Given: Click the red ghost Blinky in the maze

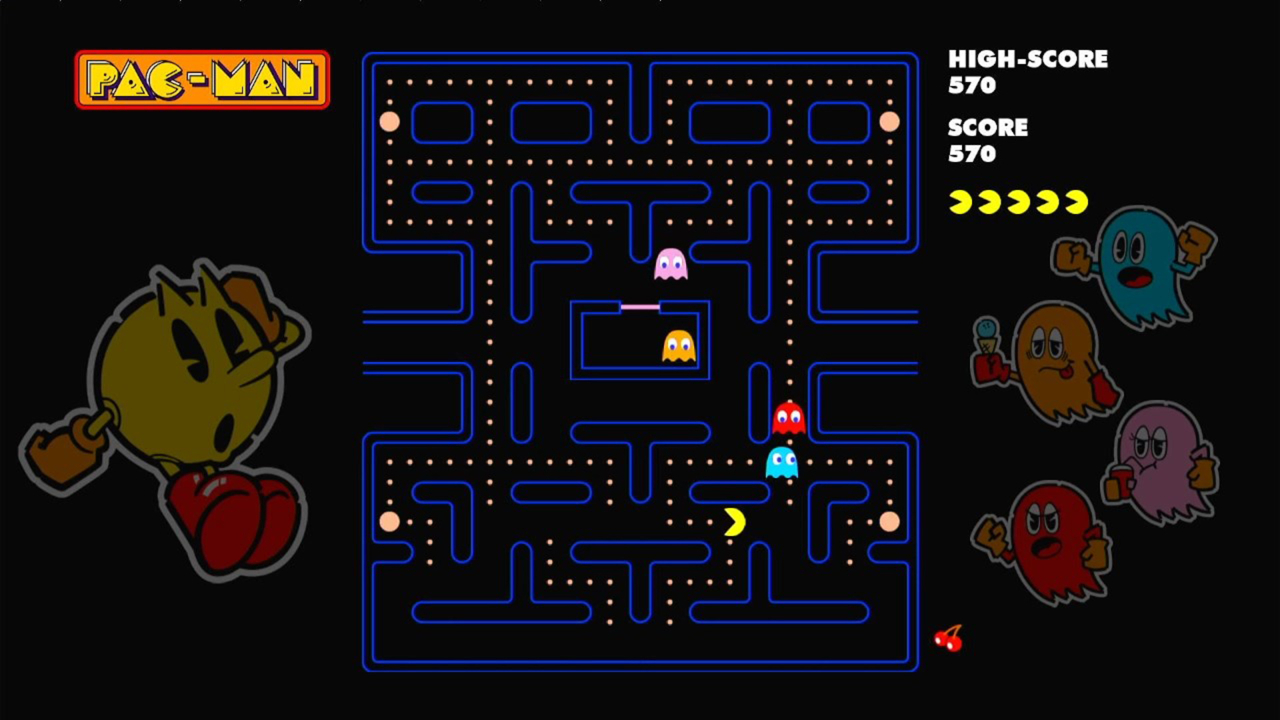Looking at the screenshot, I should (x=789, y=417).
